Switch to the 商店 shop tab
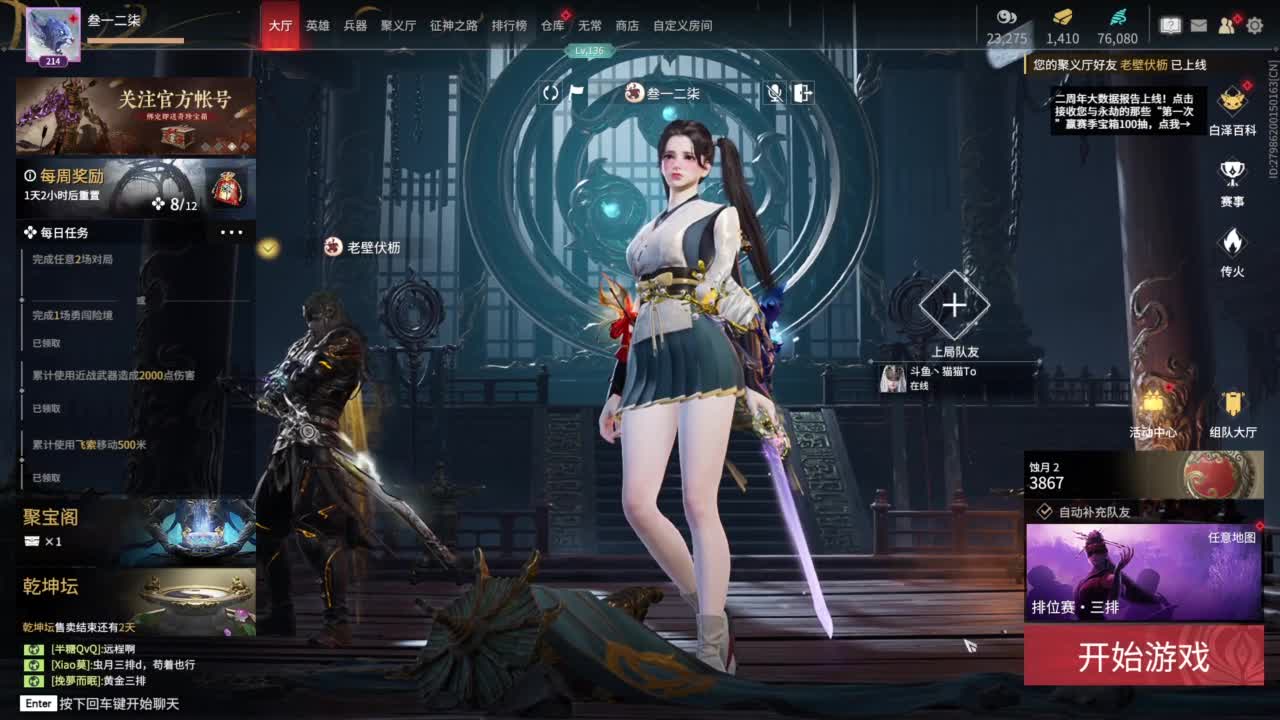This screenshot has height=720, width=1280. pos(627,26)
